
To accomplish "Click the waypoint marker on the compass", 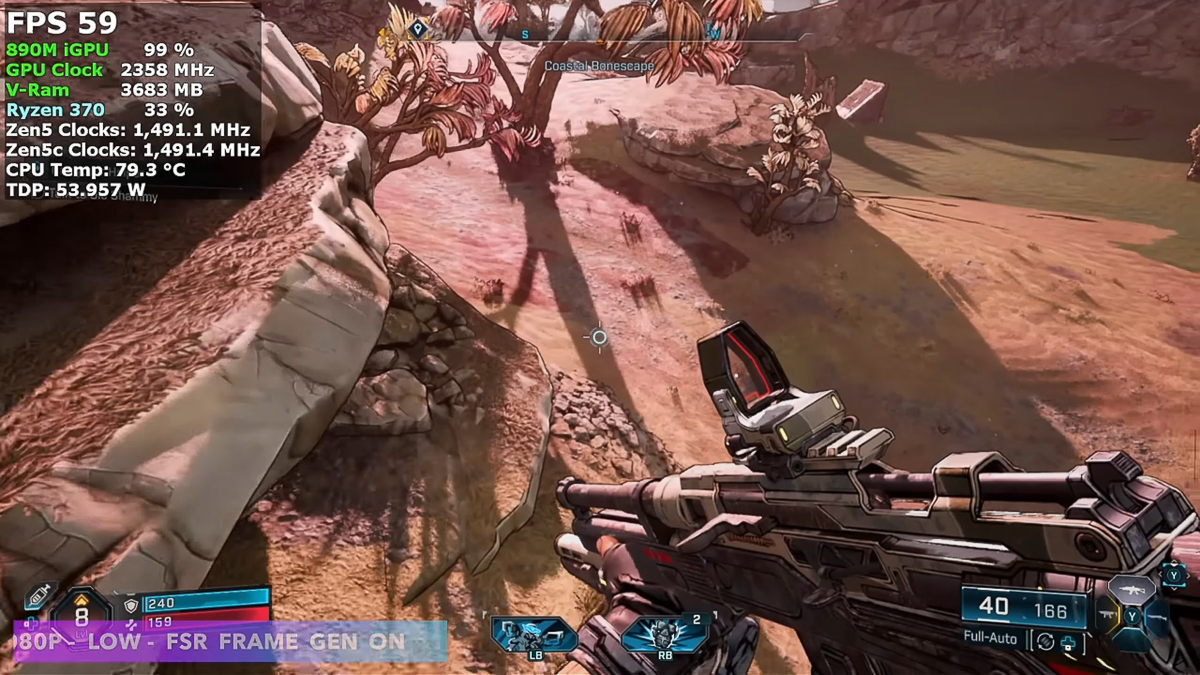I will tap(419, 29).
